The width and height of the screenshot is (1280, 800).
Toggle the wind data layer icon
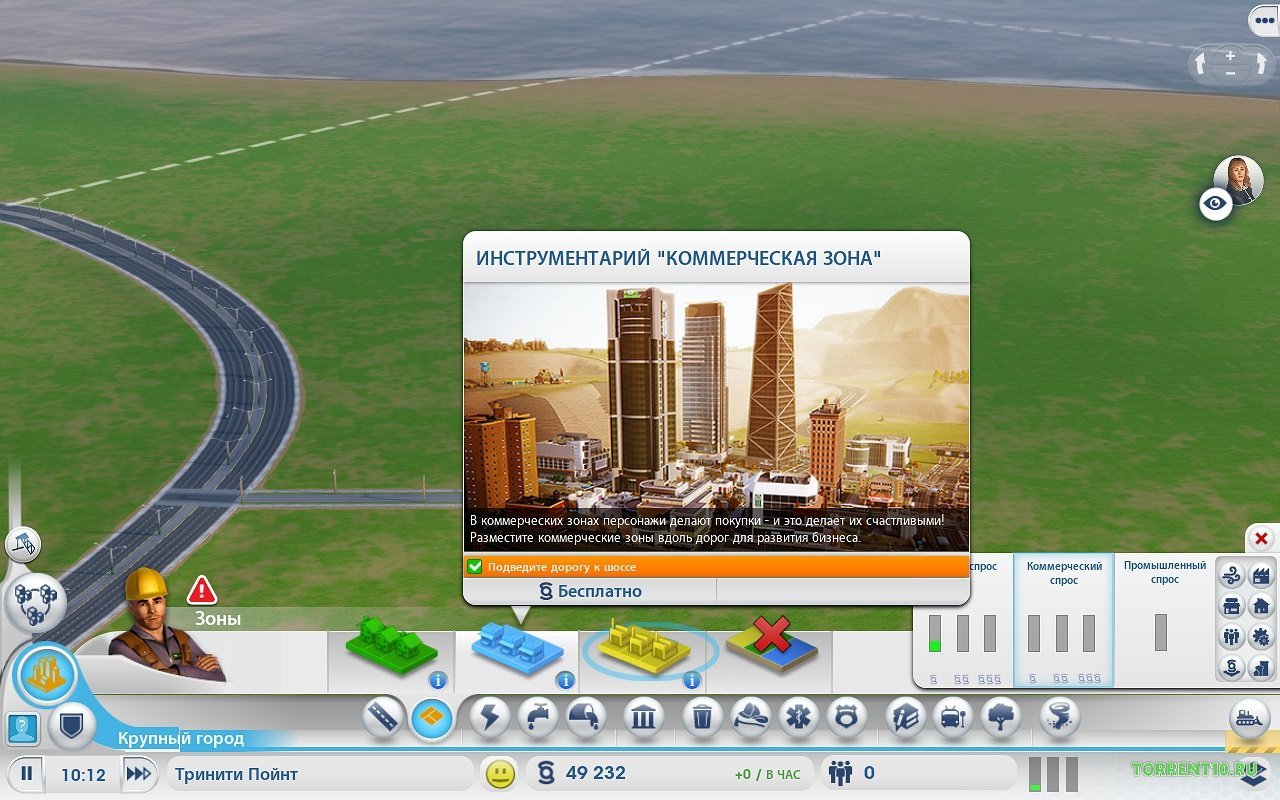pyautogui.click(x=1231, y=574)
